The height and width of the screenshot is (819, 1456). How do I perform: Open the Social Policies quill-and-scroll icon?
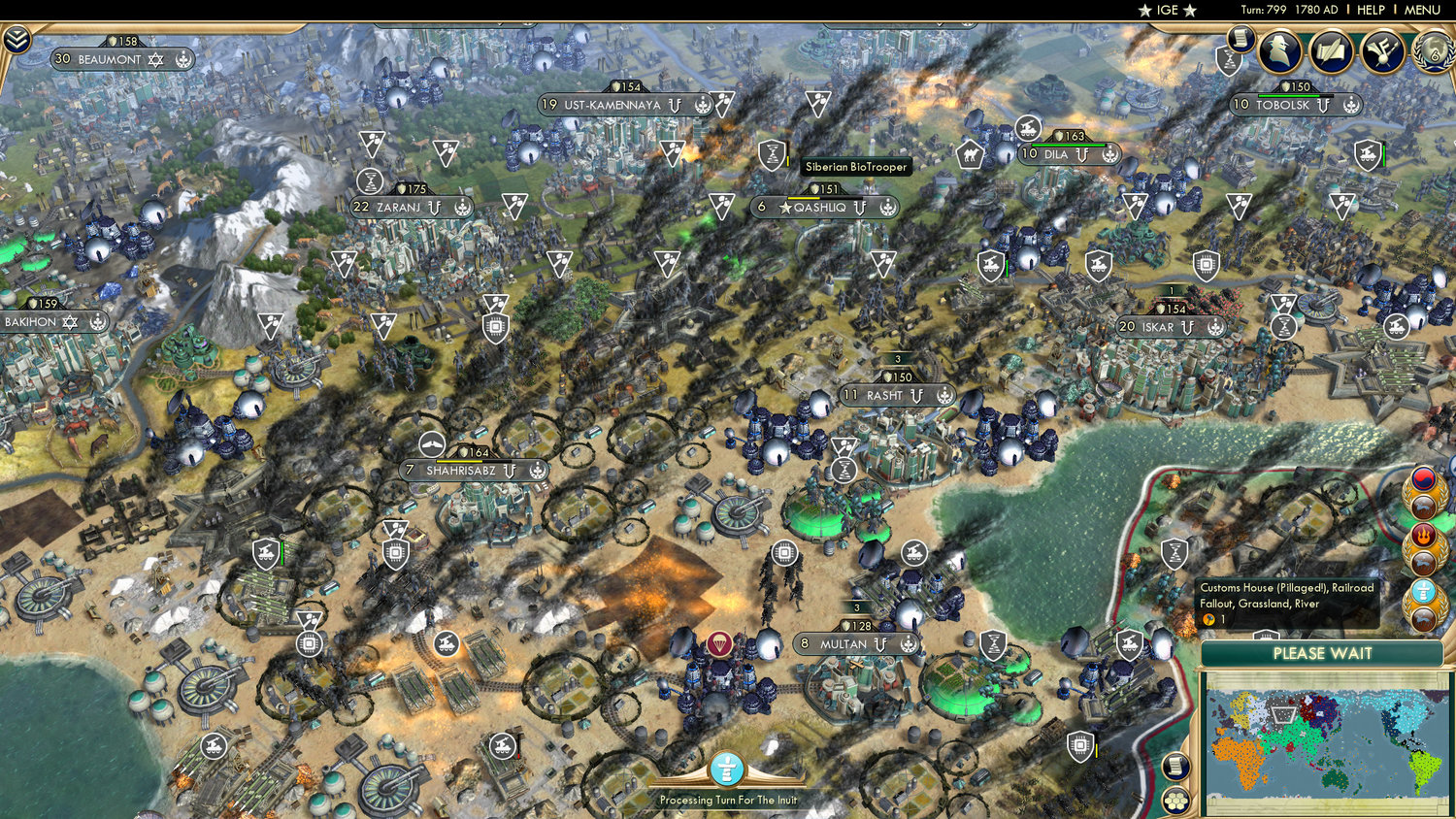(x=1330, y=53)
